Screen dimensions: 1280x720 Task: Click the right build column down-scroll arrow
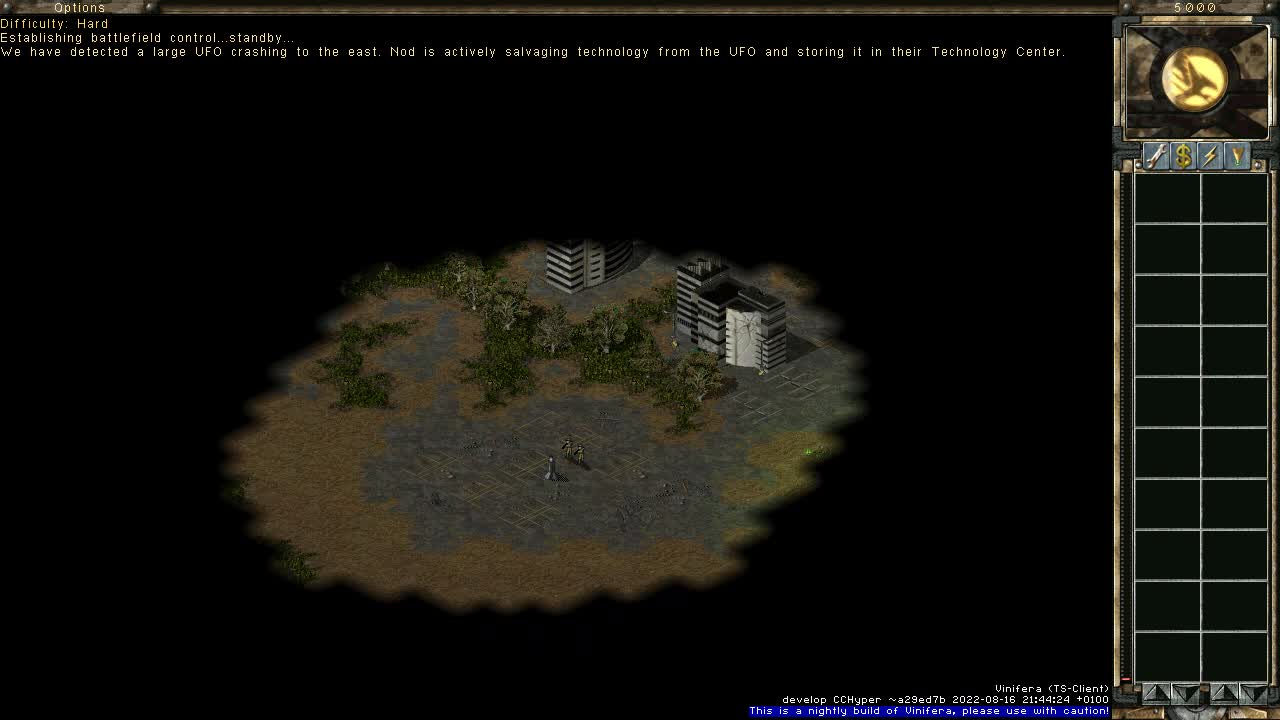pos(1255,692)
